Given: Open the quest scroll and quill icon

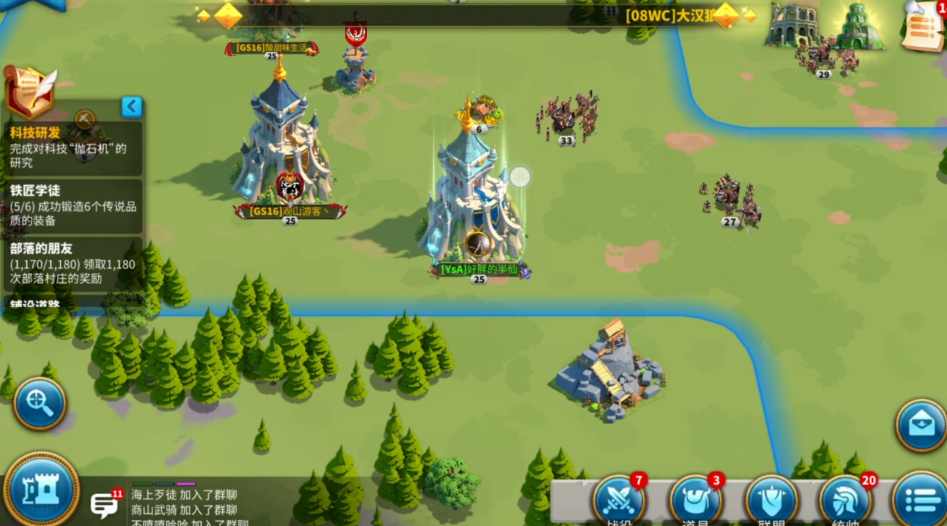Looking at the screenshot, I should pyautogui.click(x=28, y=92).
